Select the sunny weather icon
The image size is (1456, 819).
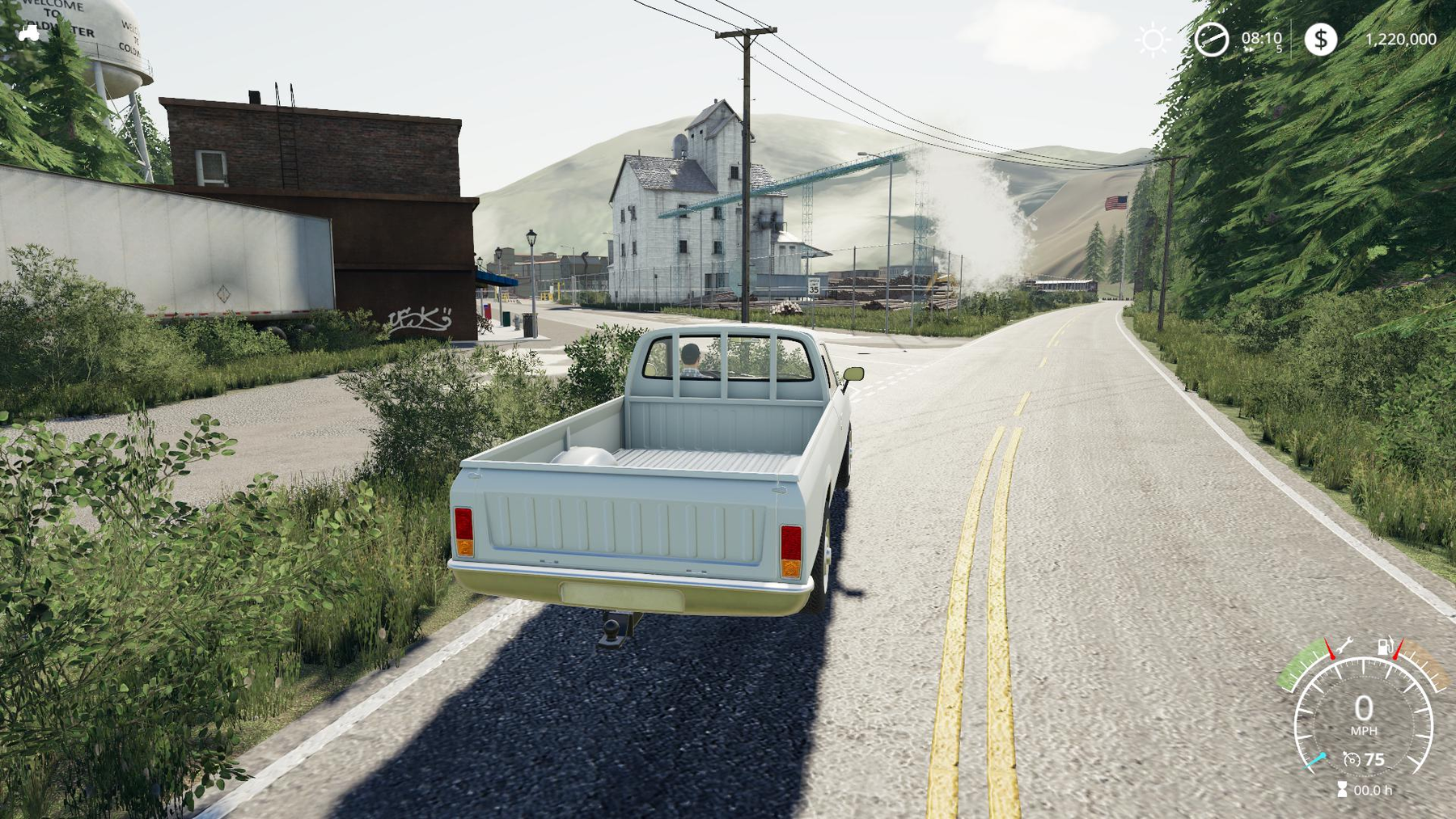(1152, 40)
